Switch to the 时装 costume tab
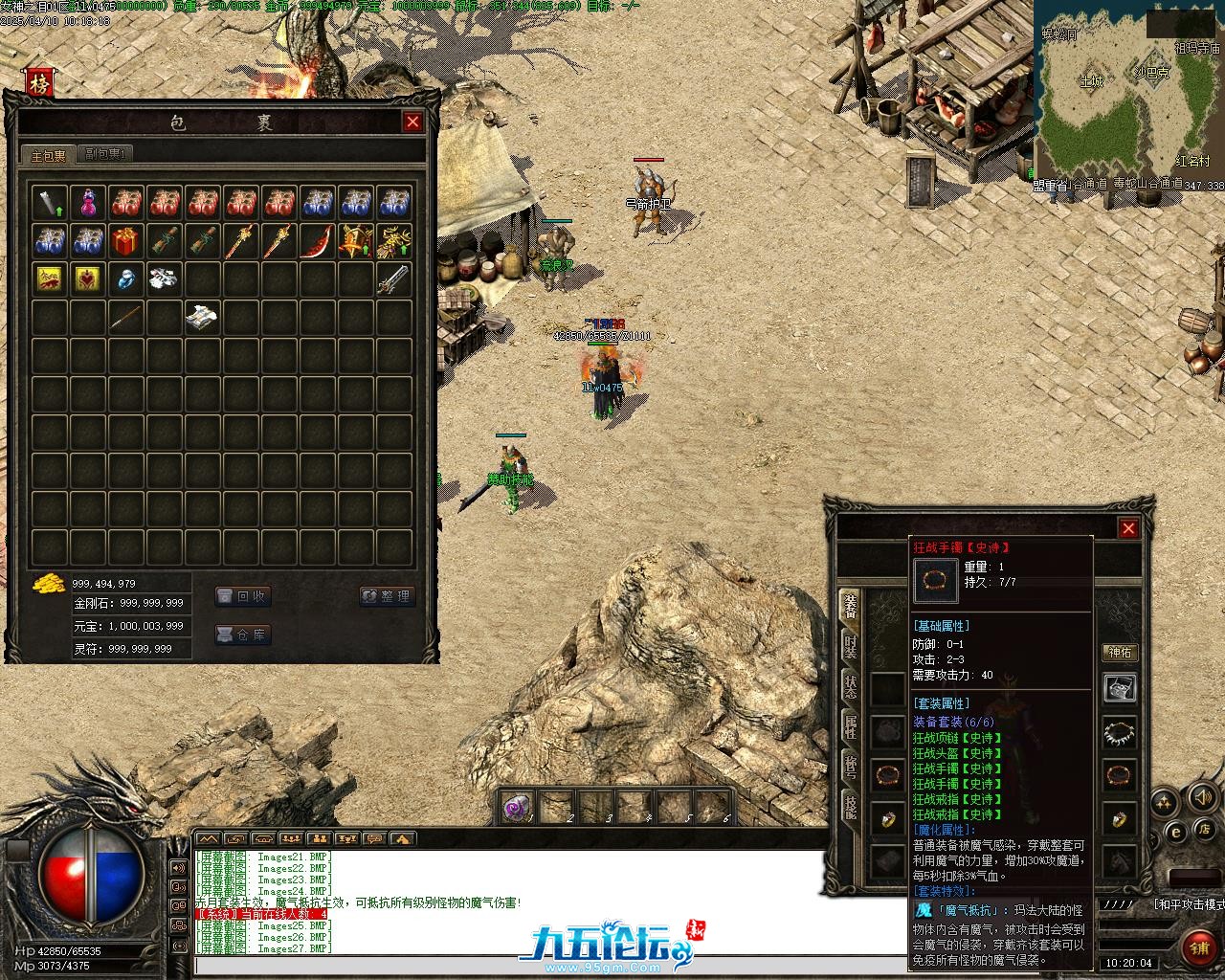The height and width of the screenshot is (980, 1225). coord(849,646)
